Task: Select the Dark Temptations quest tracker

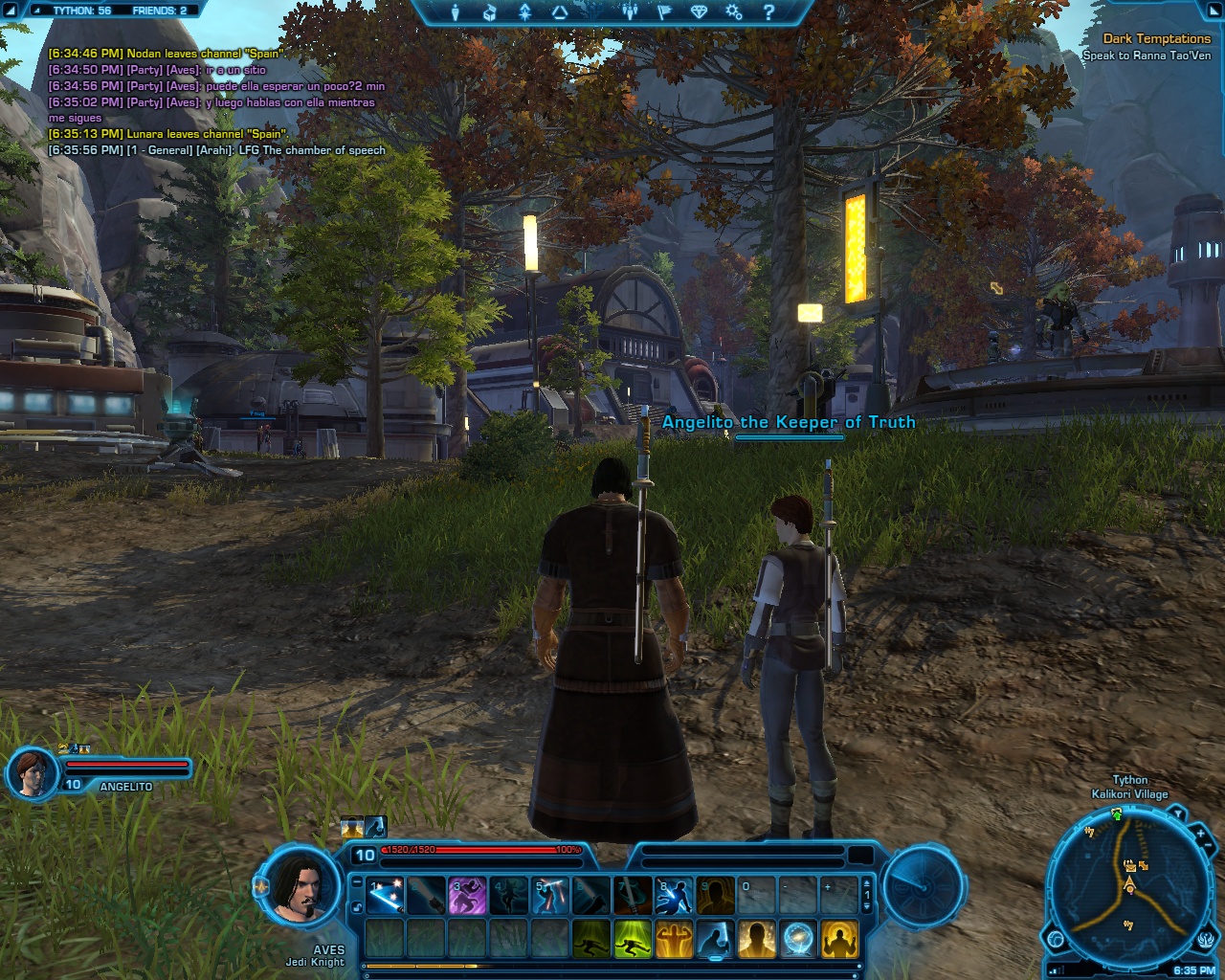Action: [x=1156, y=39]
